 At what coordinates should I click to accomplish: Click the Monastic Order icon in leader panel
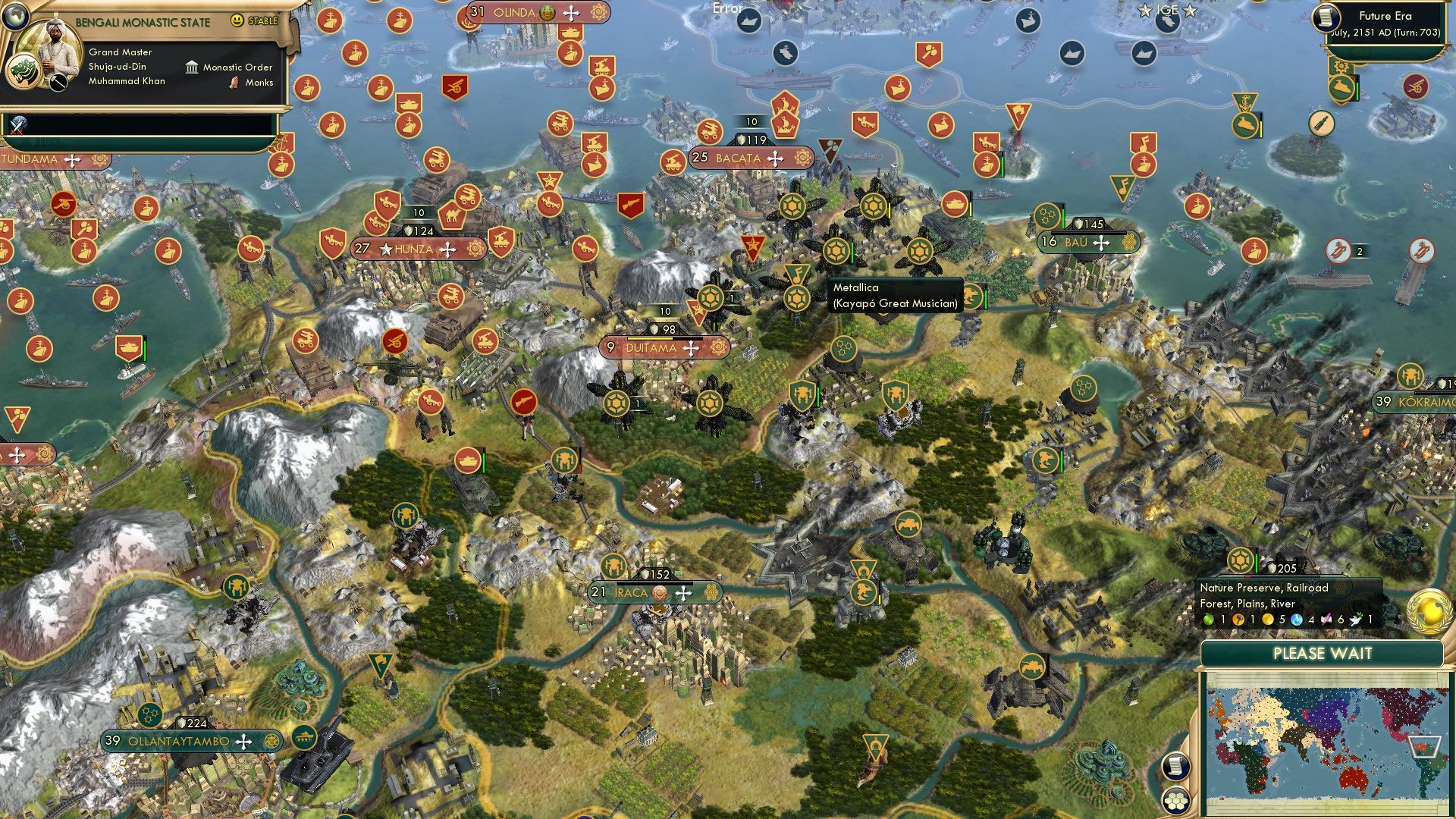click(193, 67)
